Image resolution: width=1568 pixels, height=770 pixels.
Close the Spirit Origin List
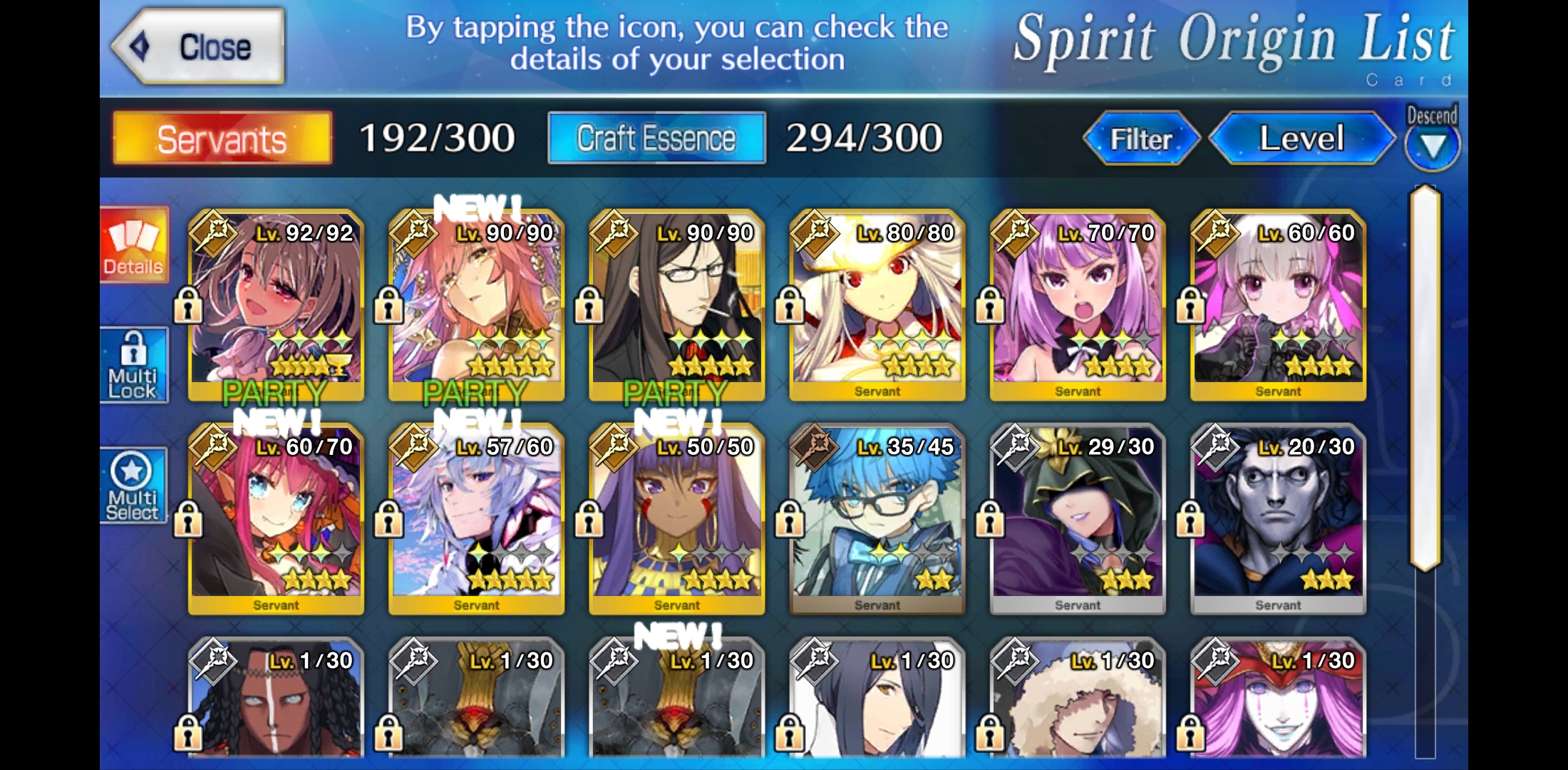(x=199, y=47)
